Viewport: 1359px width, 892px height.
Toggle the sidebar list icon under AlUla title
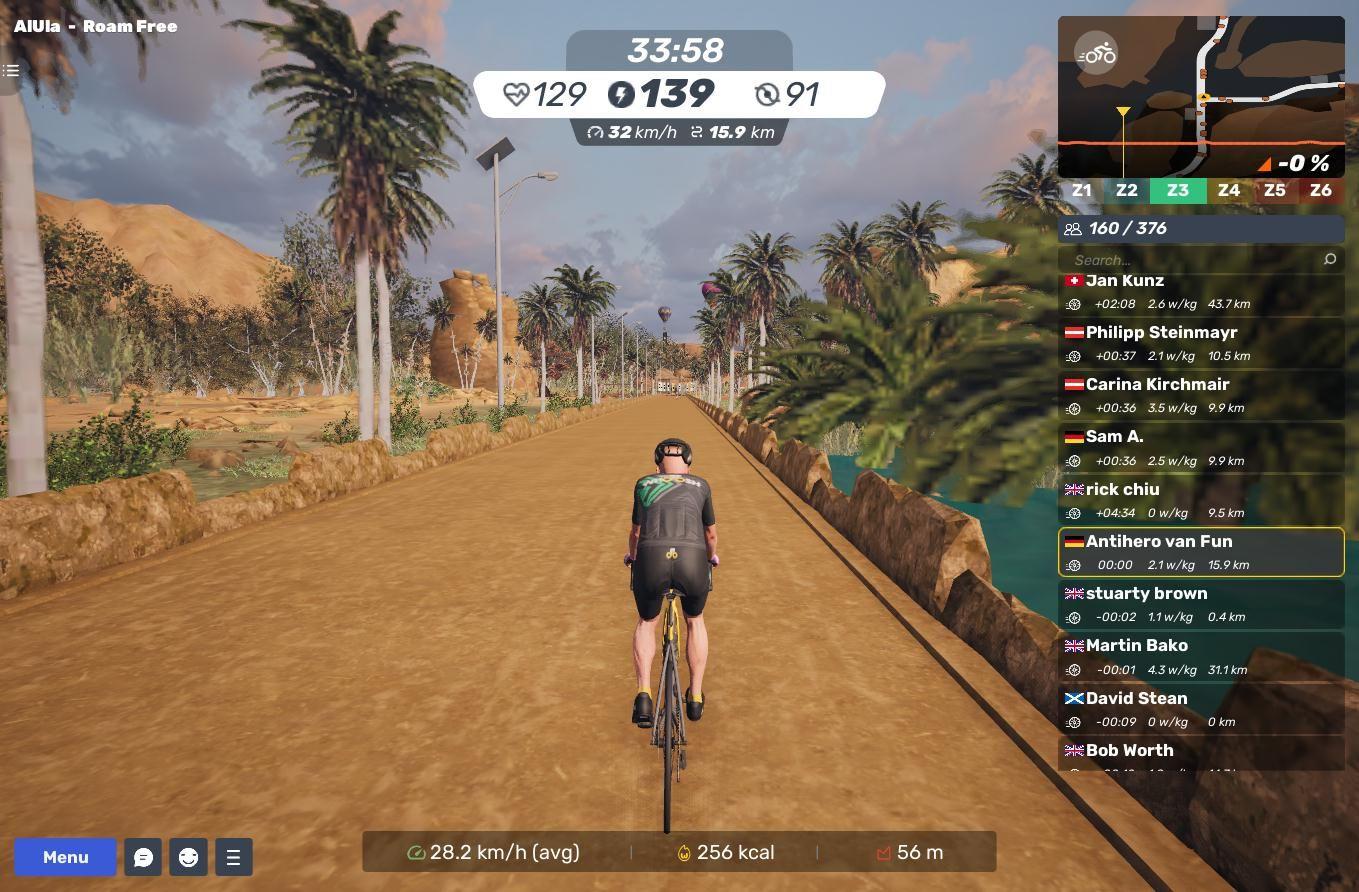11,70
